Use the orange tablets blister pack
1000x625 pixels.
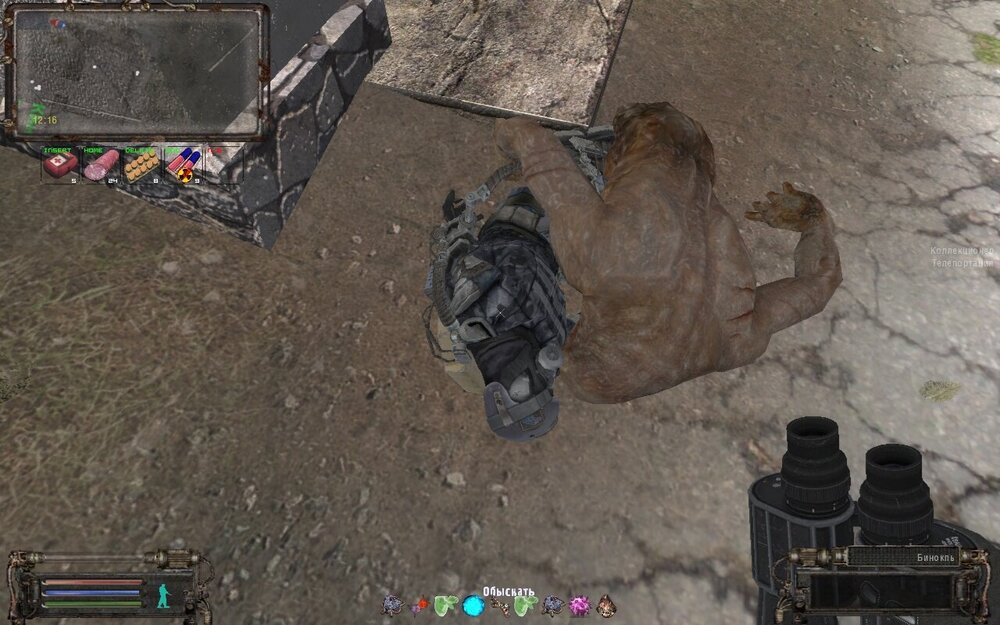pos(140,165)
